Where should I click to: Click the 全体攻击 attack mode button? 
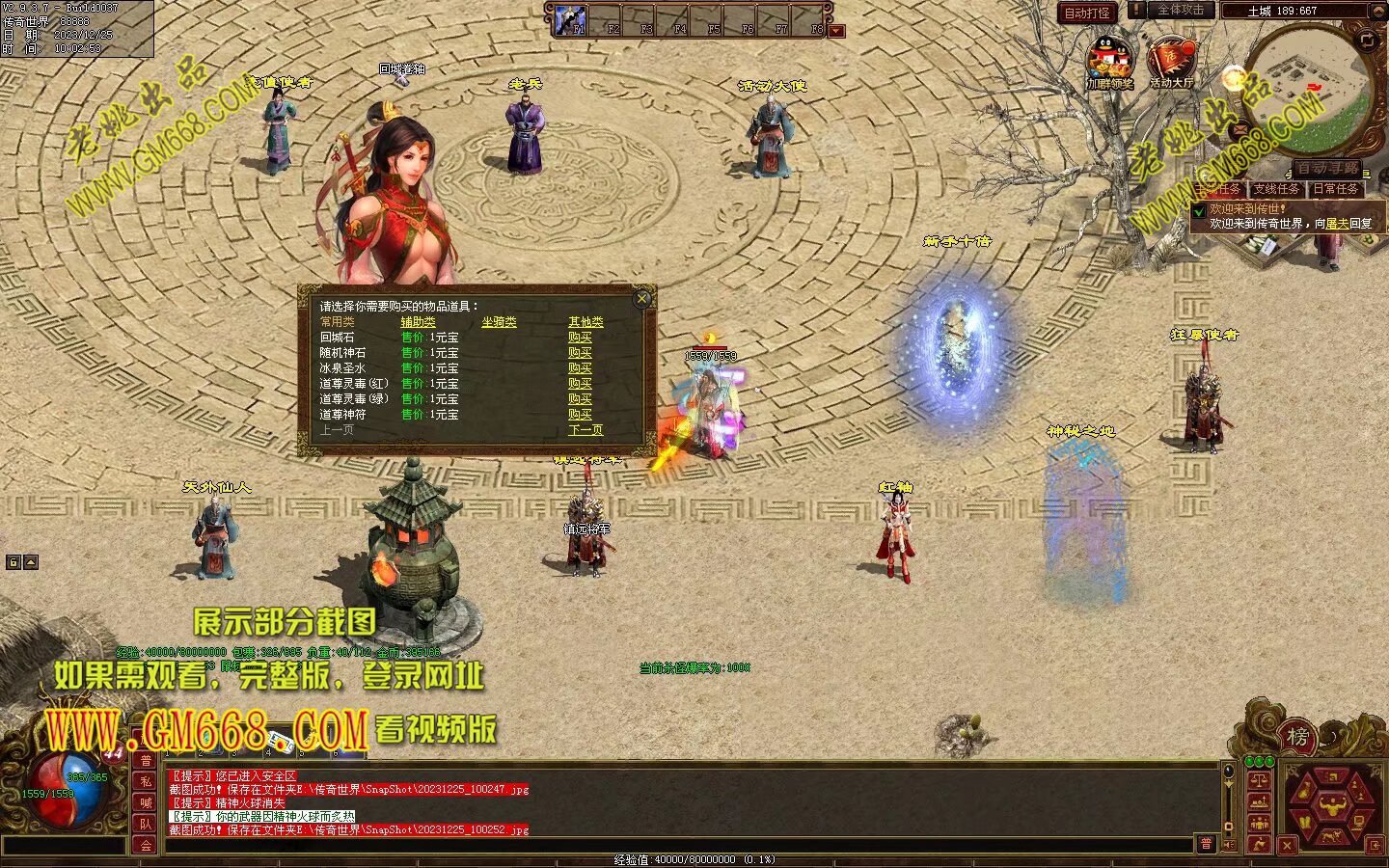(1180, 11)
